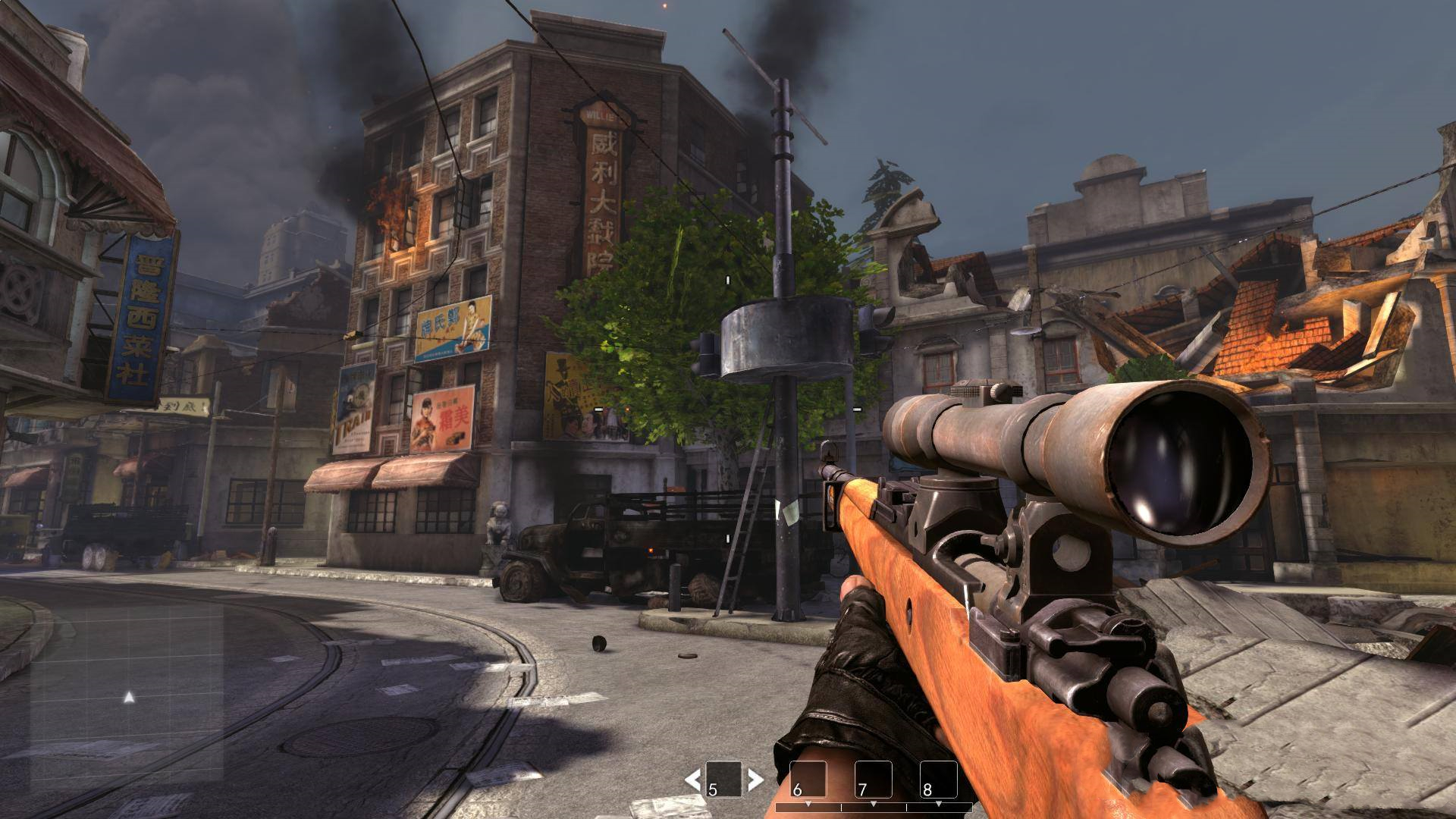Choose hotbar slot number 7
The image size is (1456, 819).
[873, 779]
